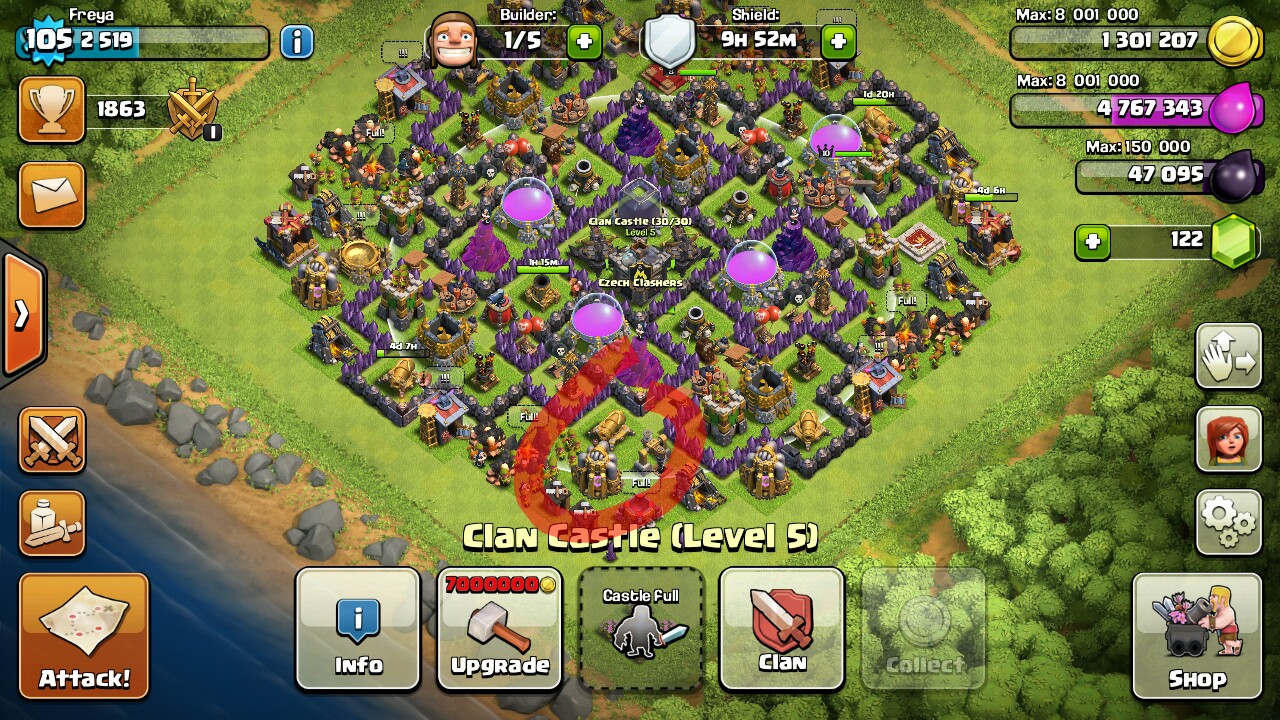This screenshot has height=720, width=1280.
Task: Open the crossed swords battle log
Action: [52, 440]
